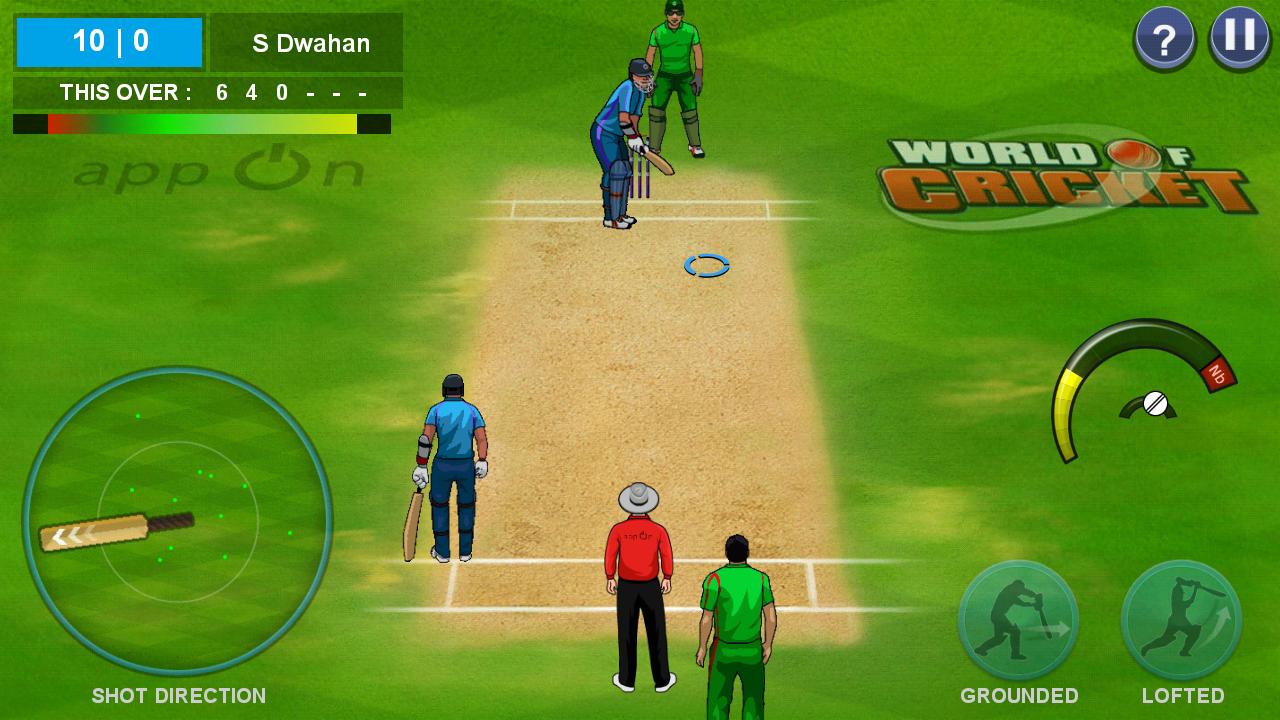
Task: Open the blue score box showing 10 | 0
Action: (108, 42)
